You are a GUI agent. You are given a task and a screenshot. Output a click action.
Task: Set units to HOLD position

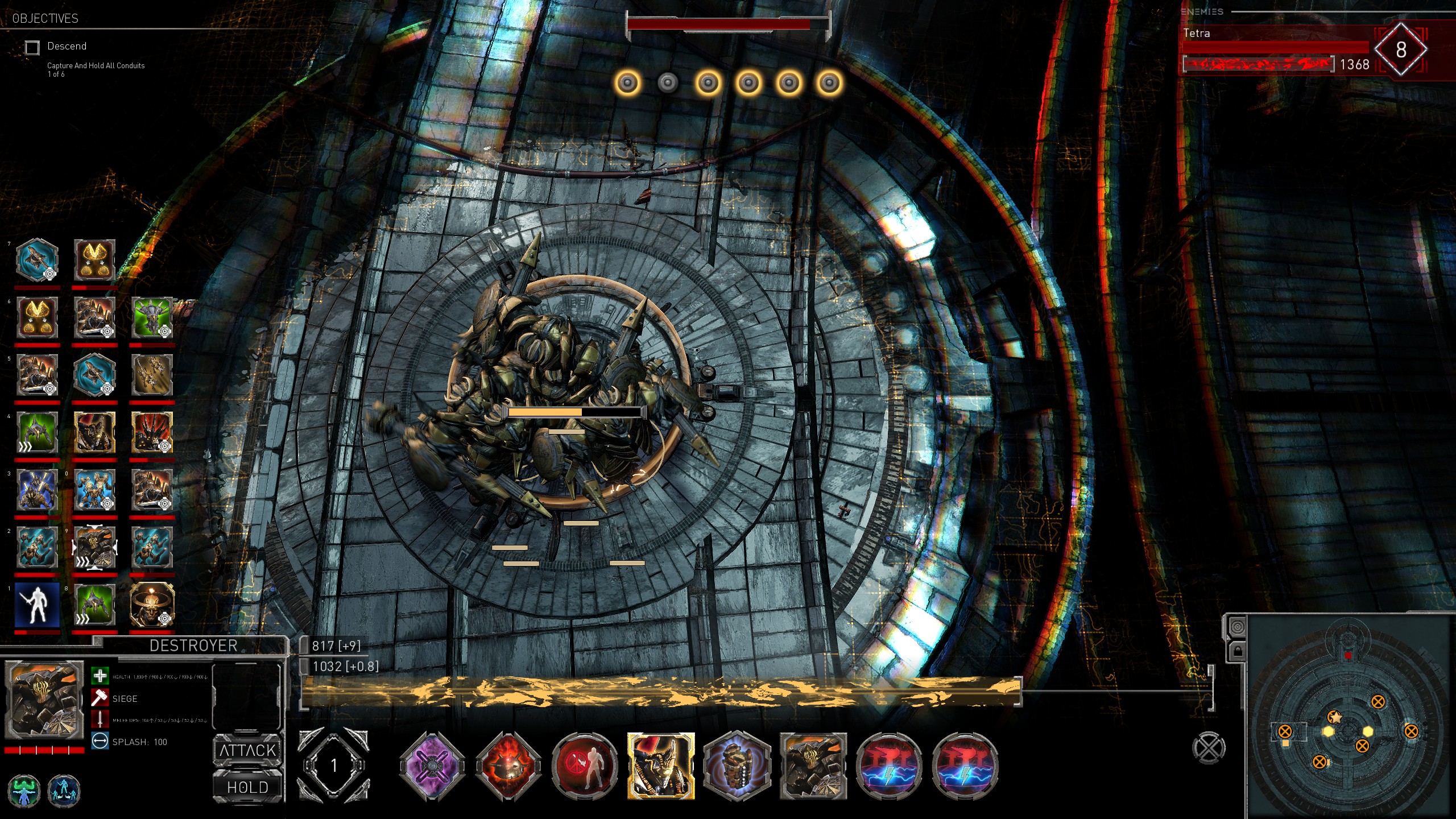(248, 787)
